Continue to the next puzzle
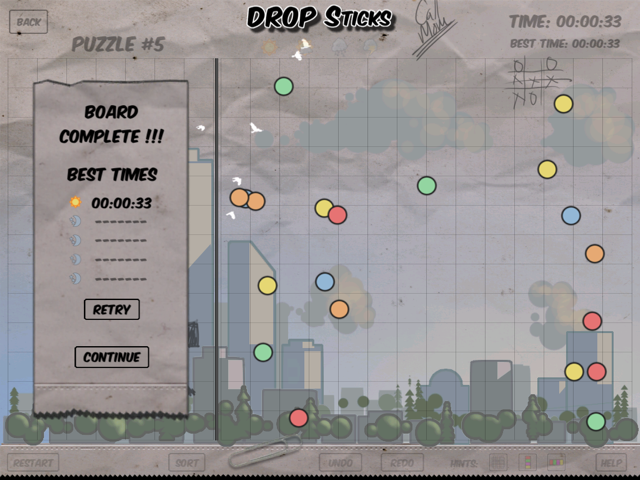640x480 pixels. [x=111, y=357]
